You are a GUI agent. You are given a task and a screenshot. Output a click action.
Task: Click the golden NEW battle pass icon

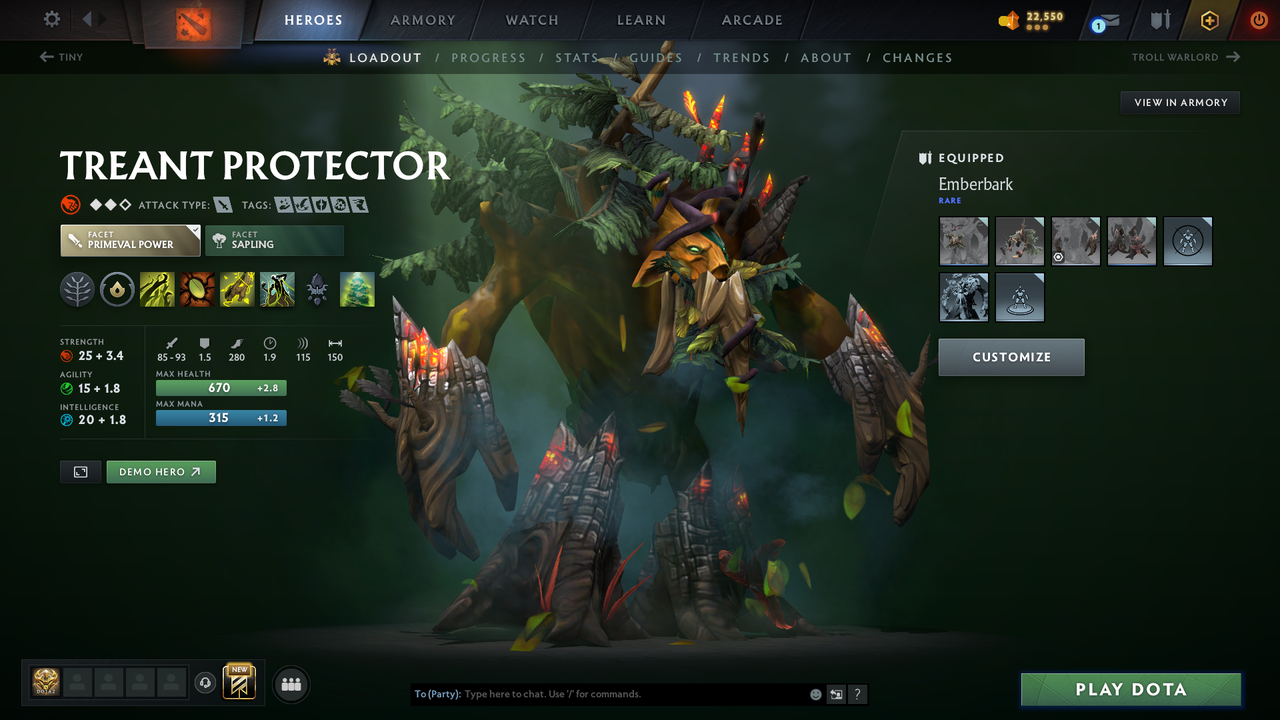click(240, 684)
